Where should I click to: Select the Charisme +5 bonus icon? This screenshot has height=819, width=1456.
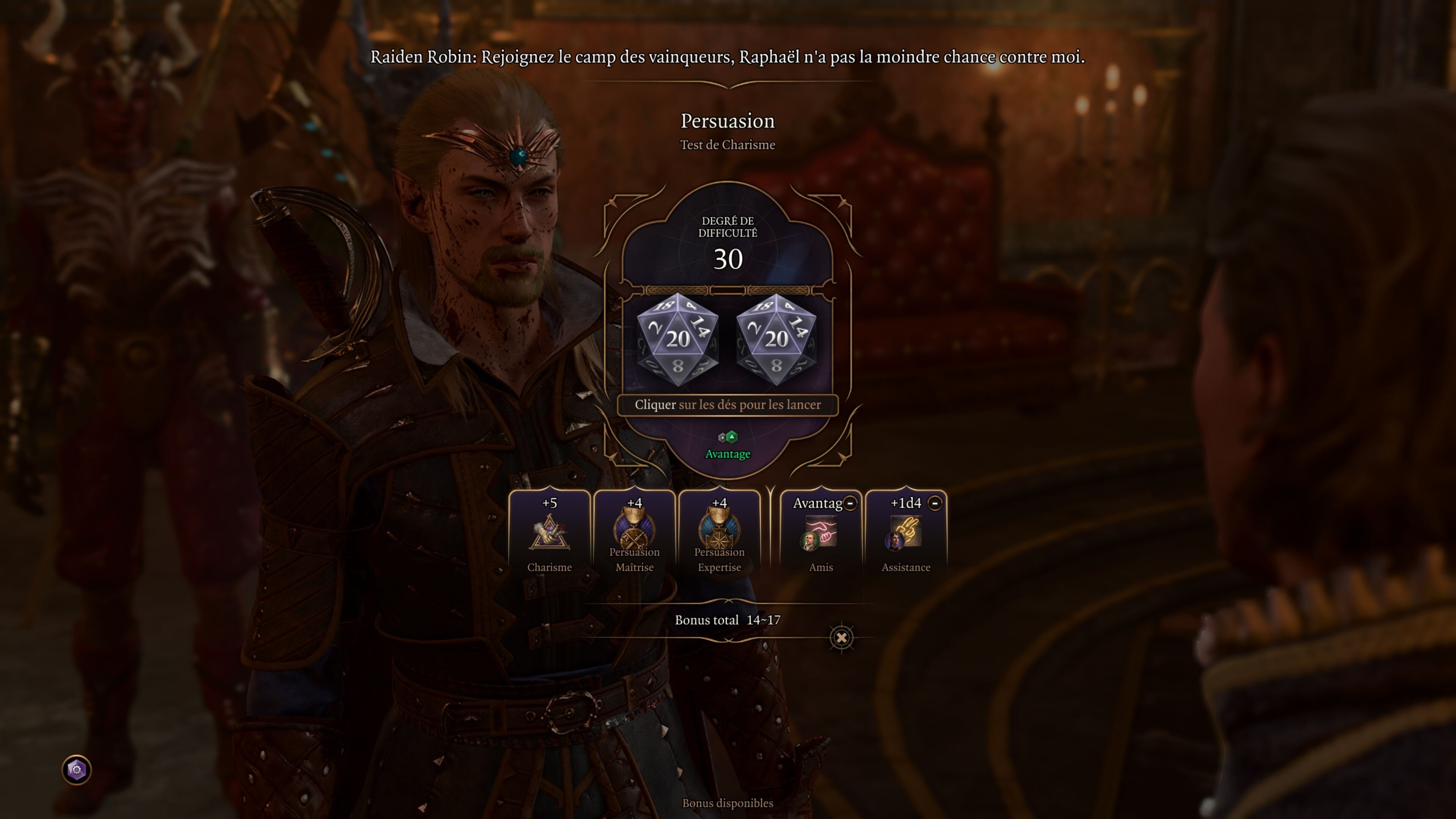point(549,534)
